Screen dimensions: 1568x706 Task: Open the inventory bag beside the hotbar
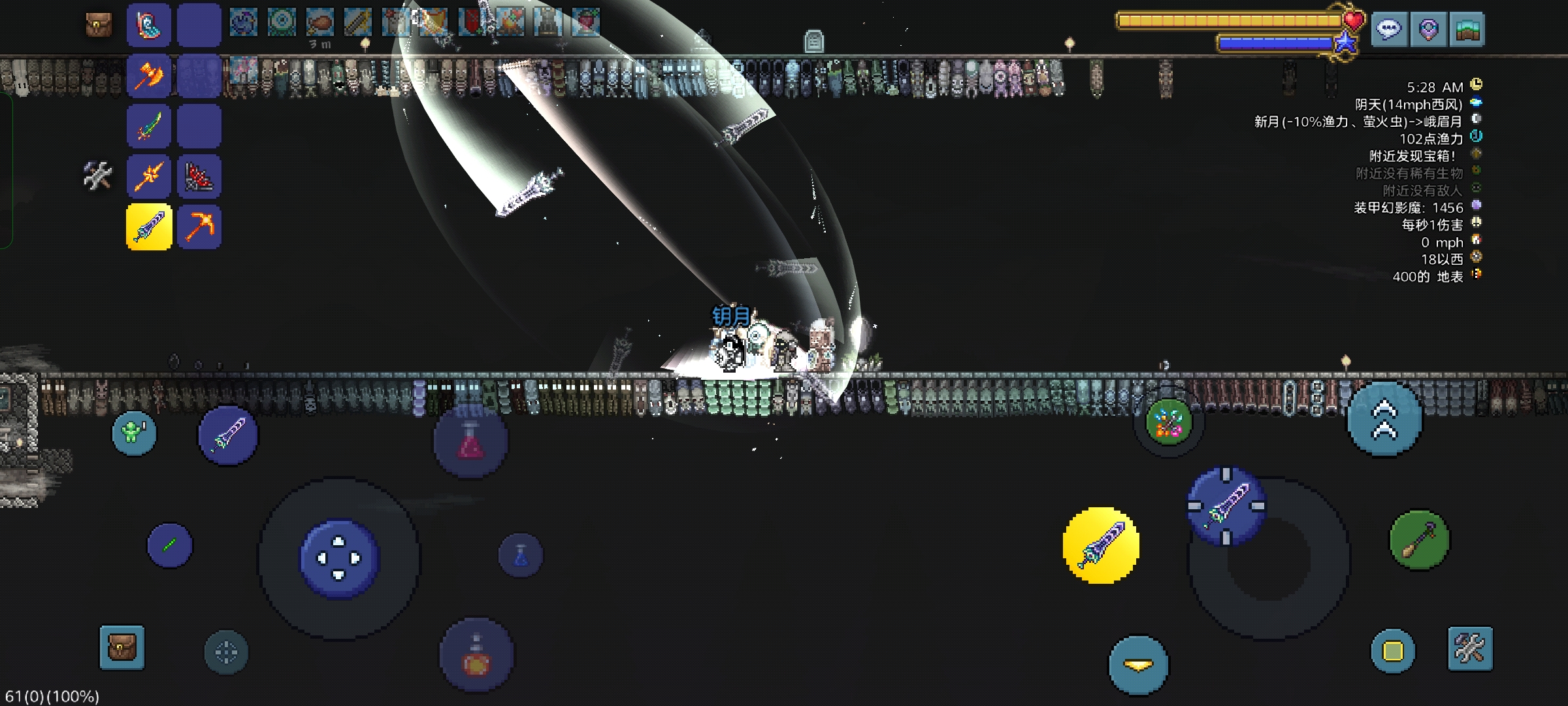point(99,25)
